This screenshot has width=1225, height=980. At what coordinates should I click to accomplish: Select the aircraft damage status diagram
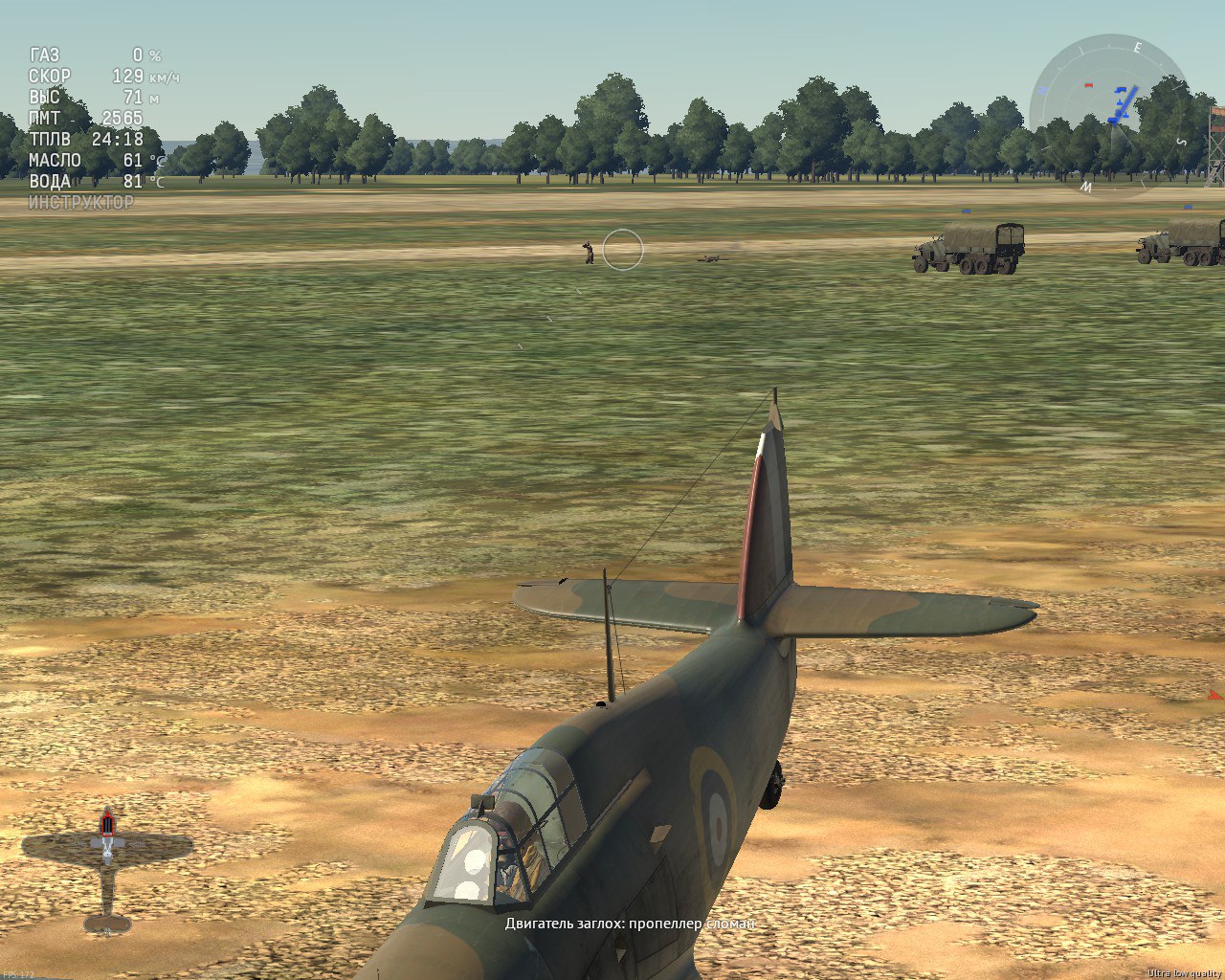coord(107,869)
